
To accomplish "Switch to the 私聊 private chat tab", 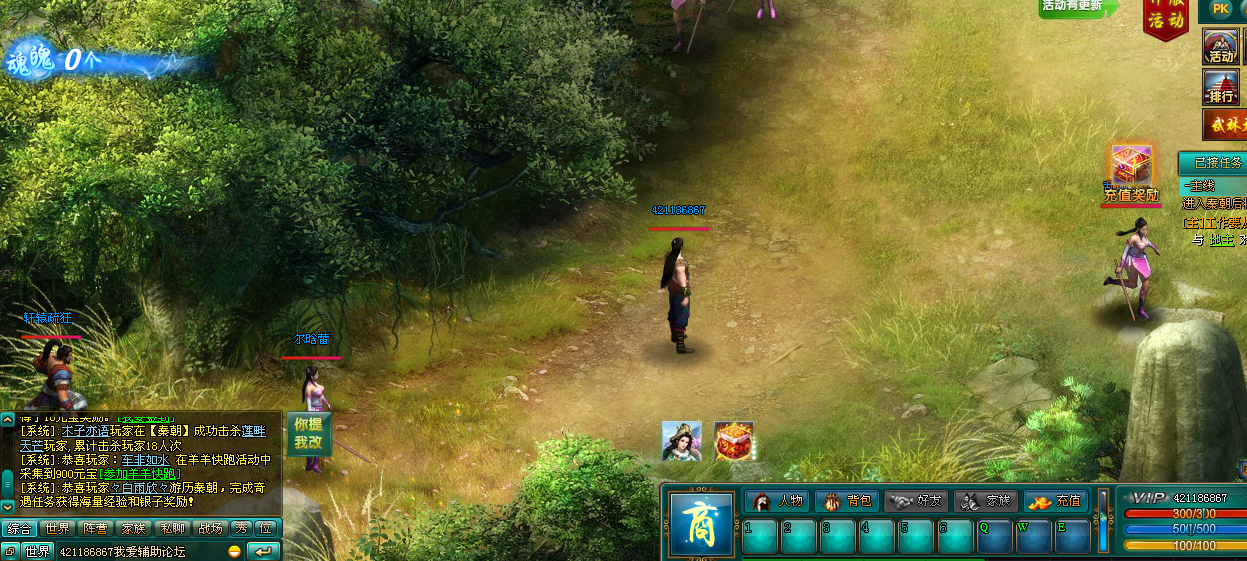I will (x=172, y=529).
